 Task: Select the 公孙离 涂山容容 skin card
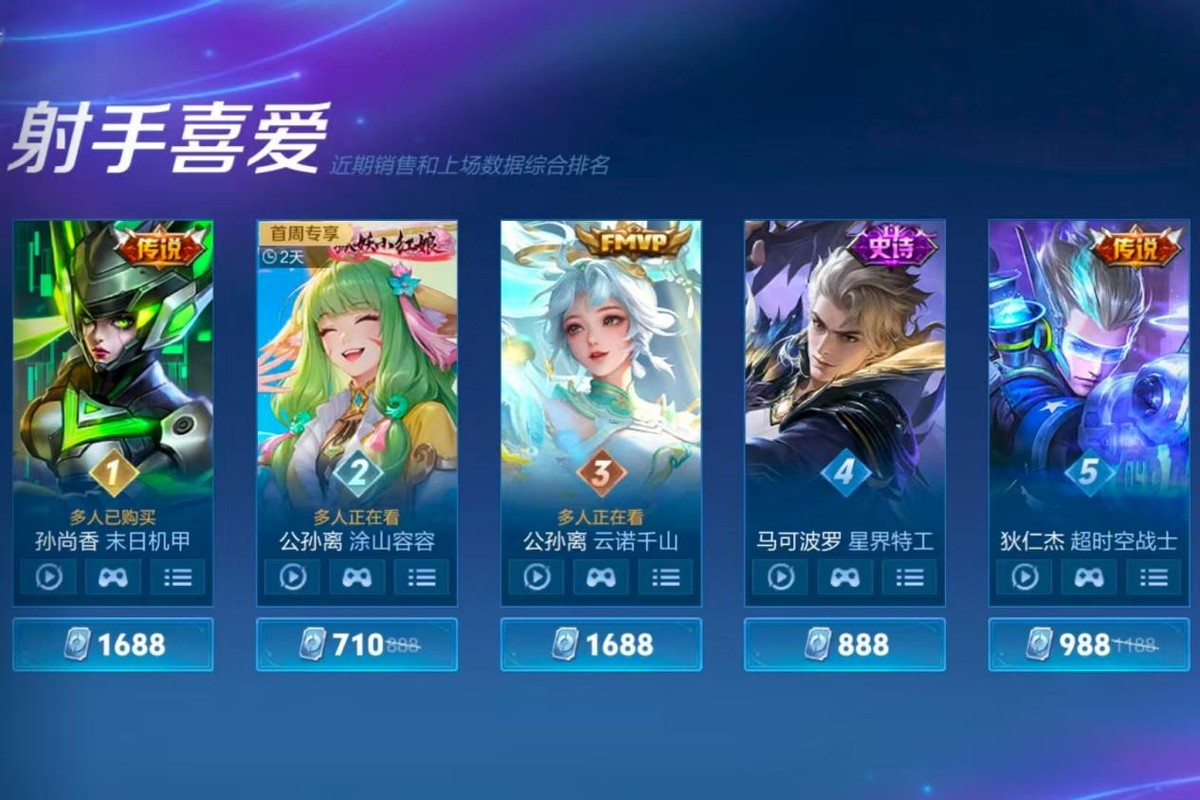356,360
